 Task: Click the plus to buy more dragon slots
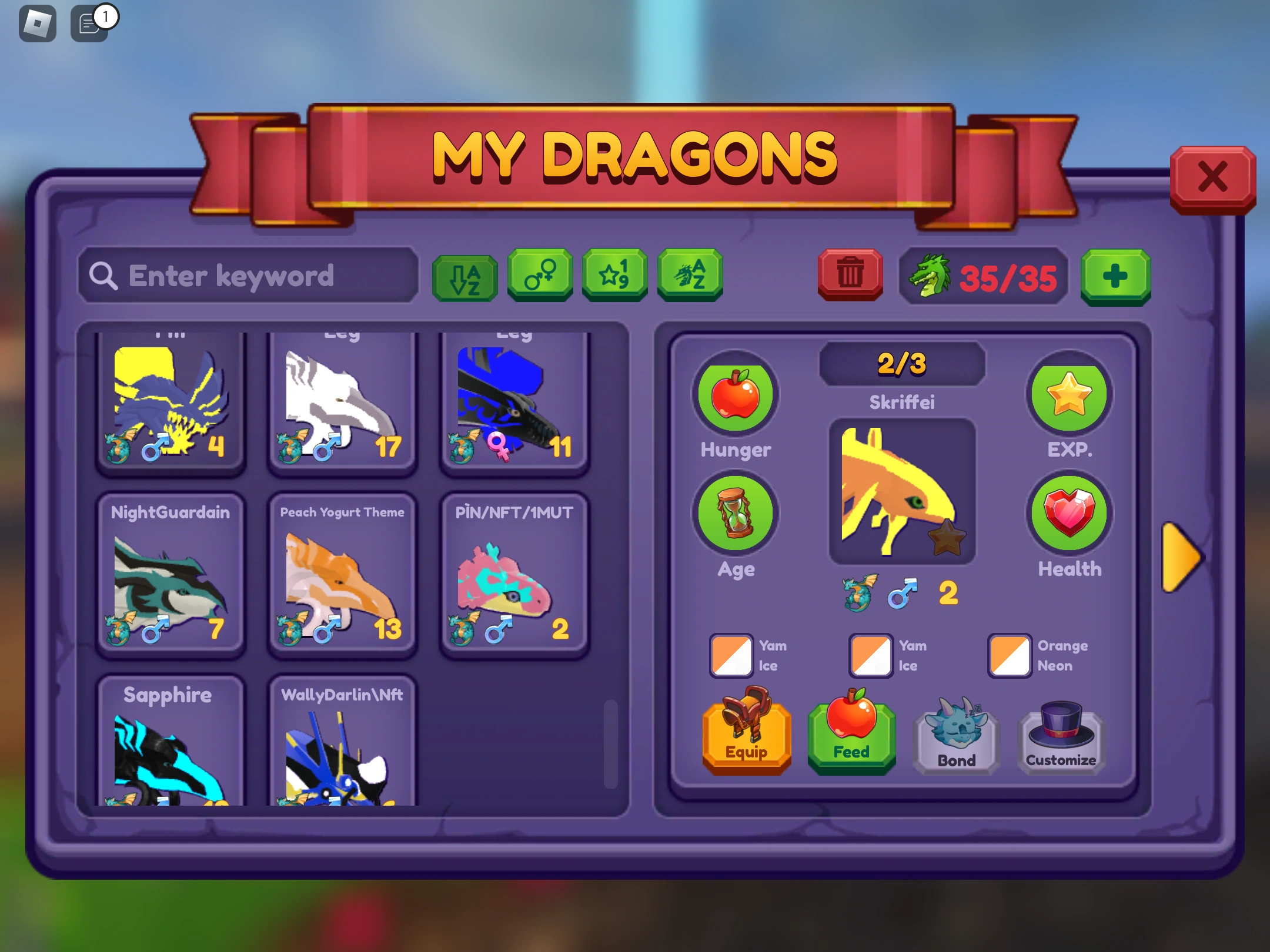[1115, 276]
